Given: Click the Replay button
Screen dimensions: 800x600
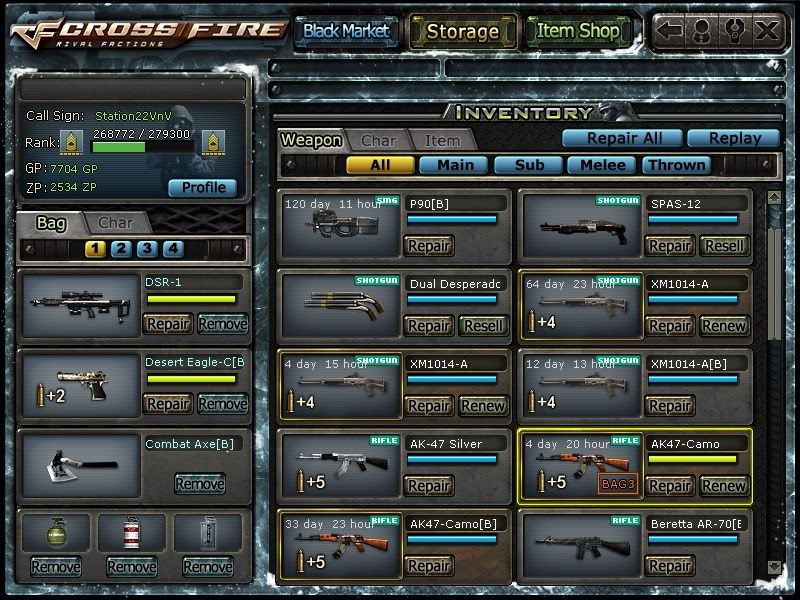Looking at the screenshot, I should (x=733, y=138).
